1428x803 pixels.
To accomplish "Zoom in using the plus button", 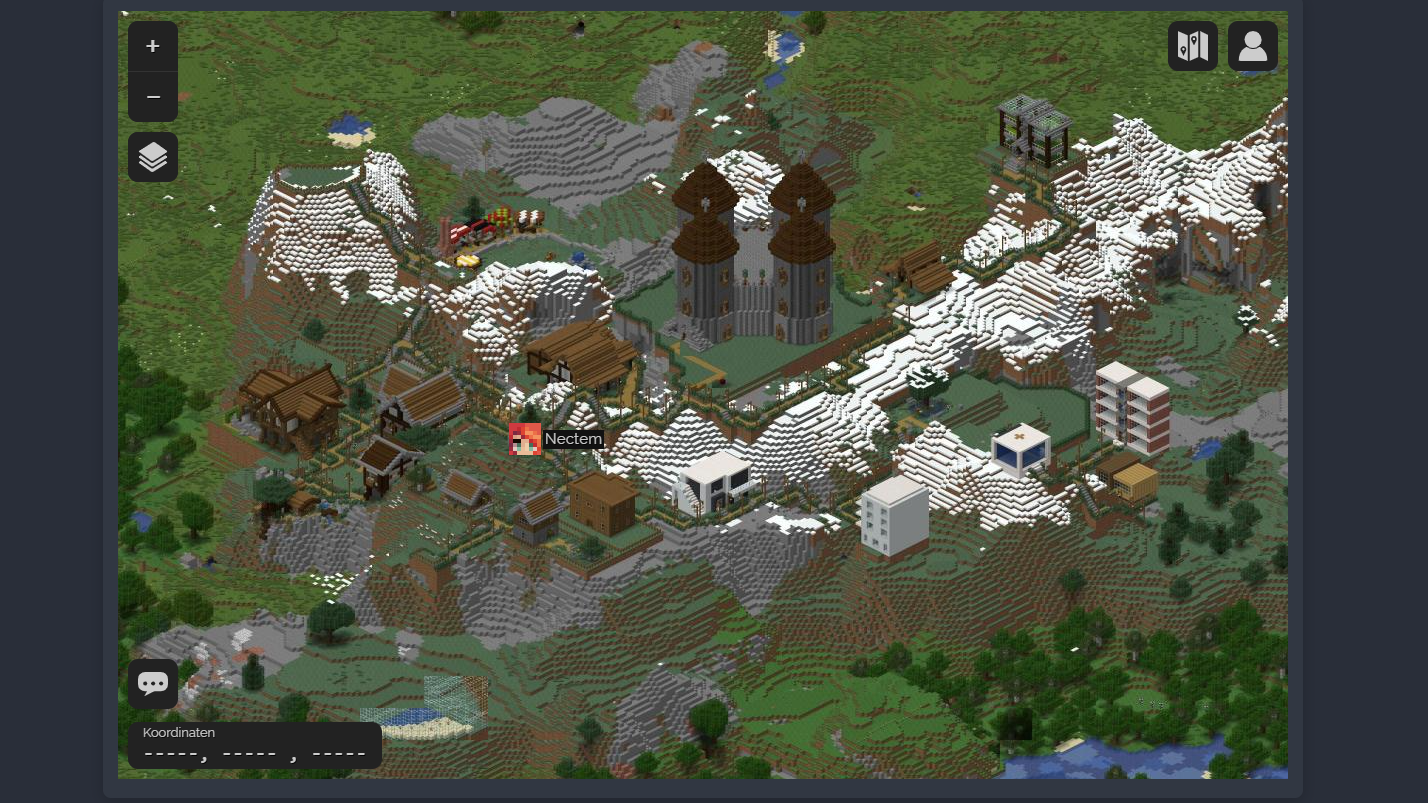I will pyautogui.click(x=153, y=46).
